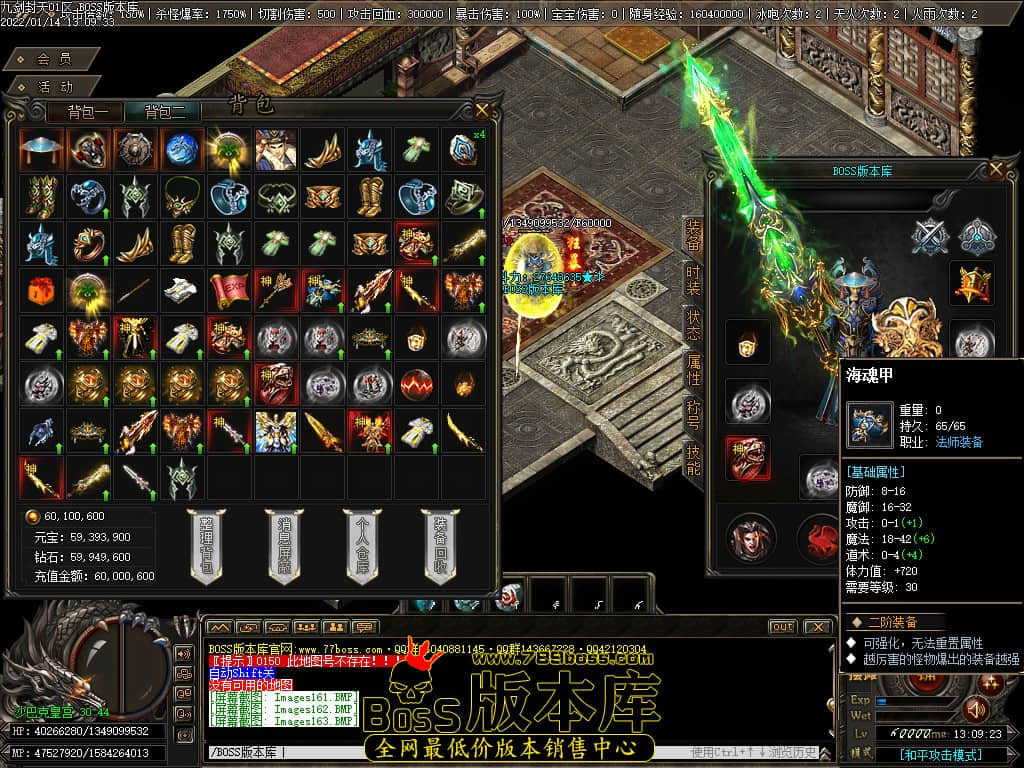Click the 整理背包 sort bag button
The image size is (1024, 768).
pos(206,546)
